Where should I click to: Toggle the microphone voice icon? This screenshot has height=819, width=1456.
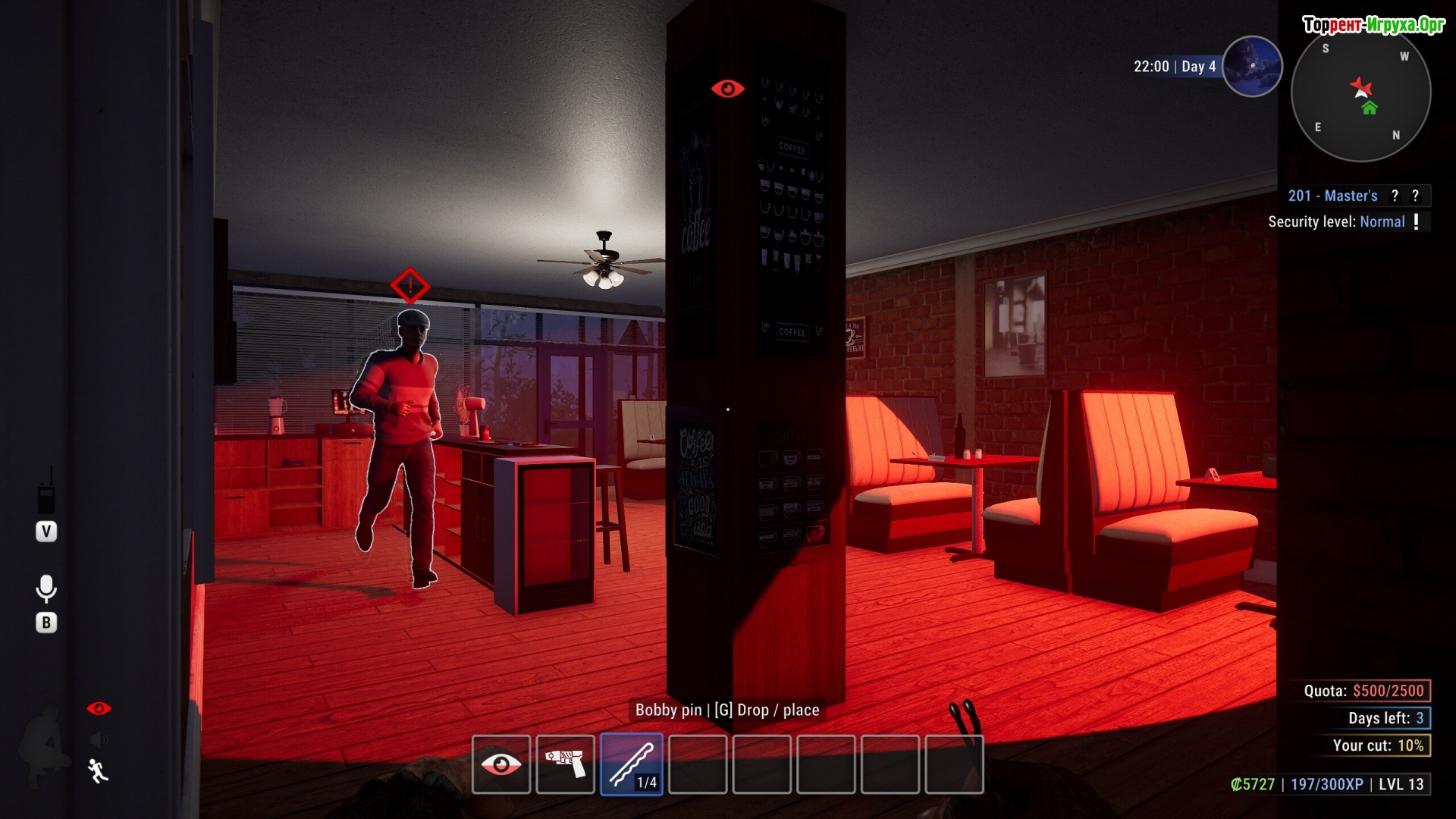[46, 588]
